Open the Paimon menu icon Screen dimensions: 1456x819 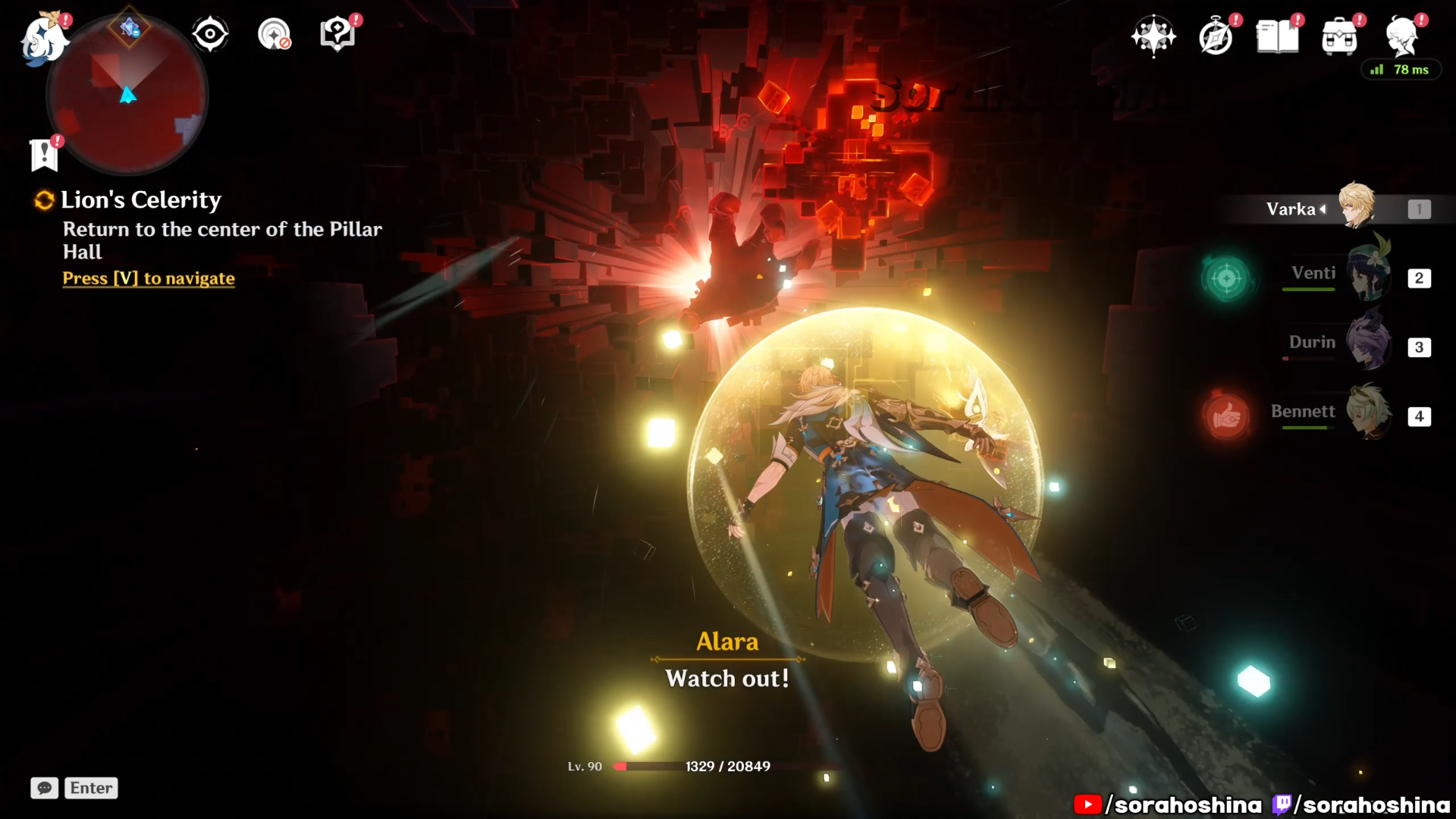point(42,38)
